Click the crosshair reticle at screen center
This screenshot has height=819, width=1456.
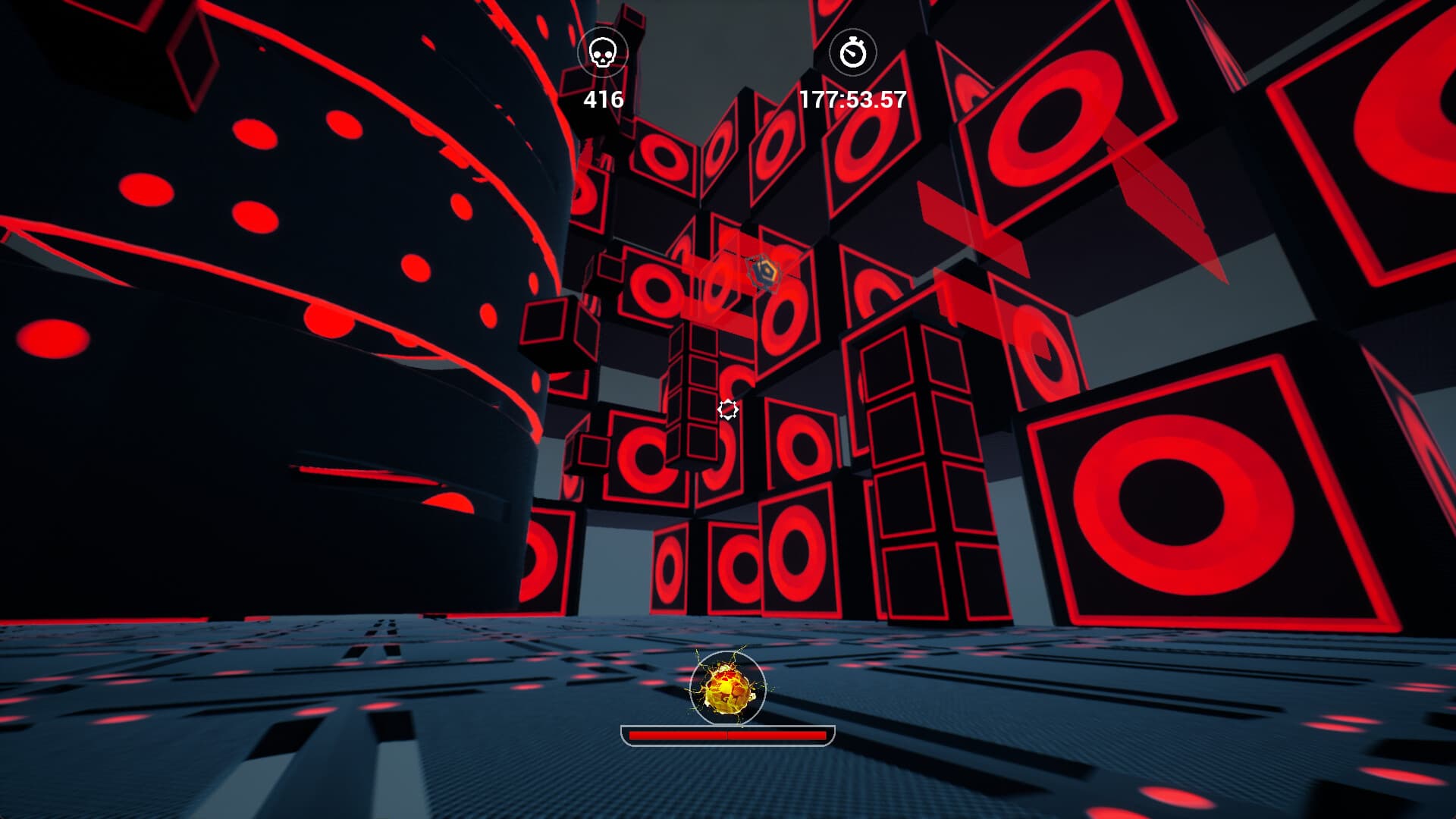(728, 409)
